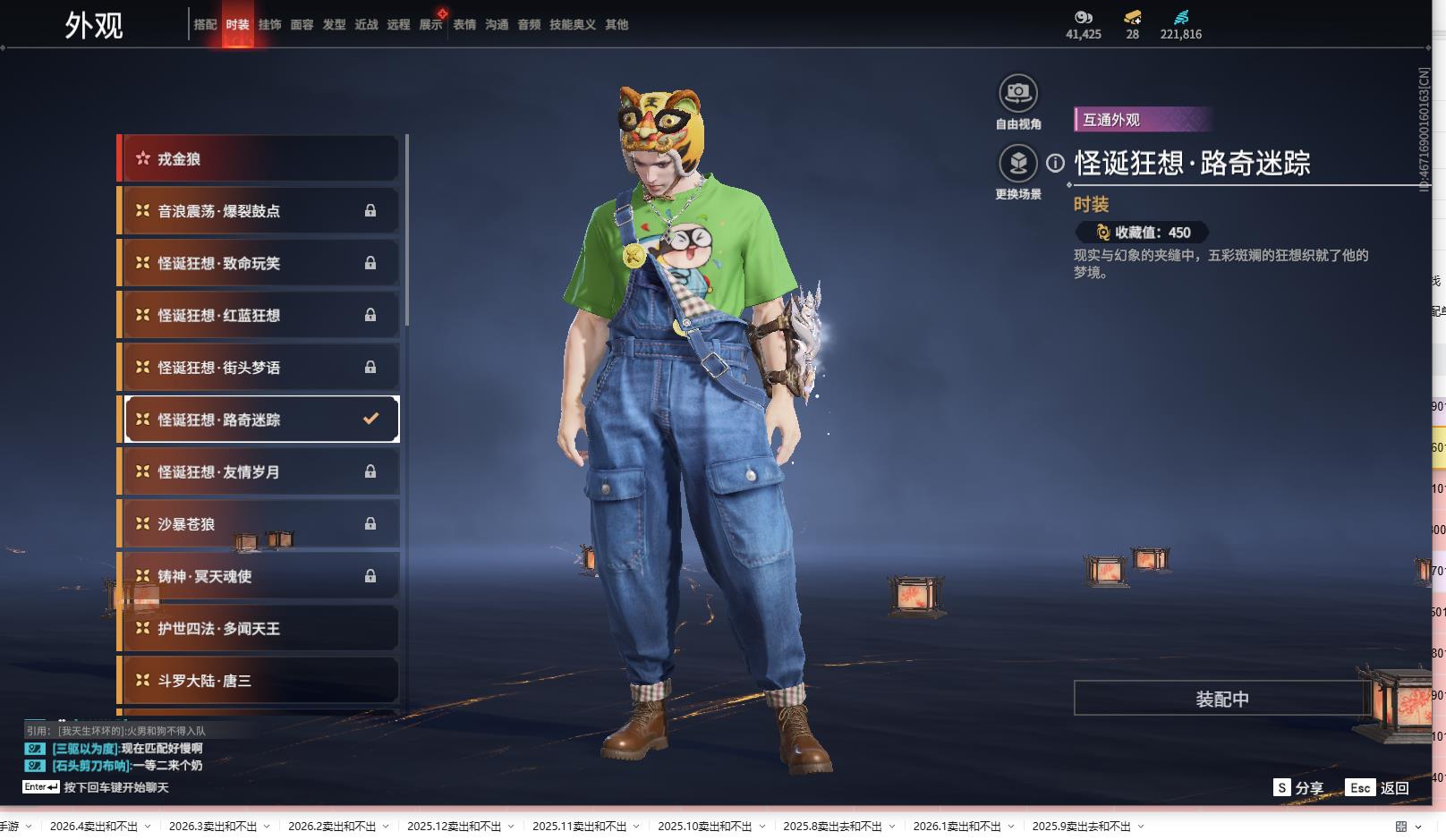1446x840 pixels.
Task: Select the 沙暴苍狼 outfit row
Action: 259,524
